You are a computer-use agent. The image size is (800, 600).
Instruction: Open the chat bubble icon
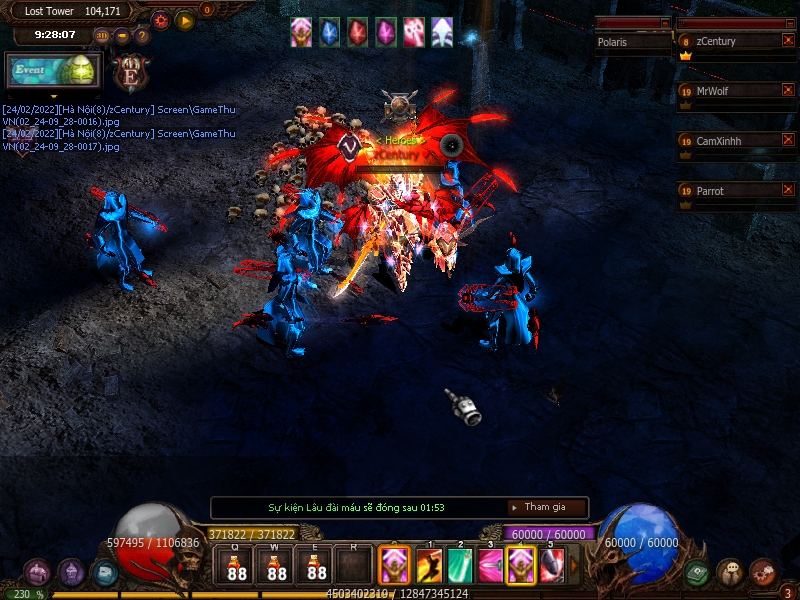coord(730,572)
